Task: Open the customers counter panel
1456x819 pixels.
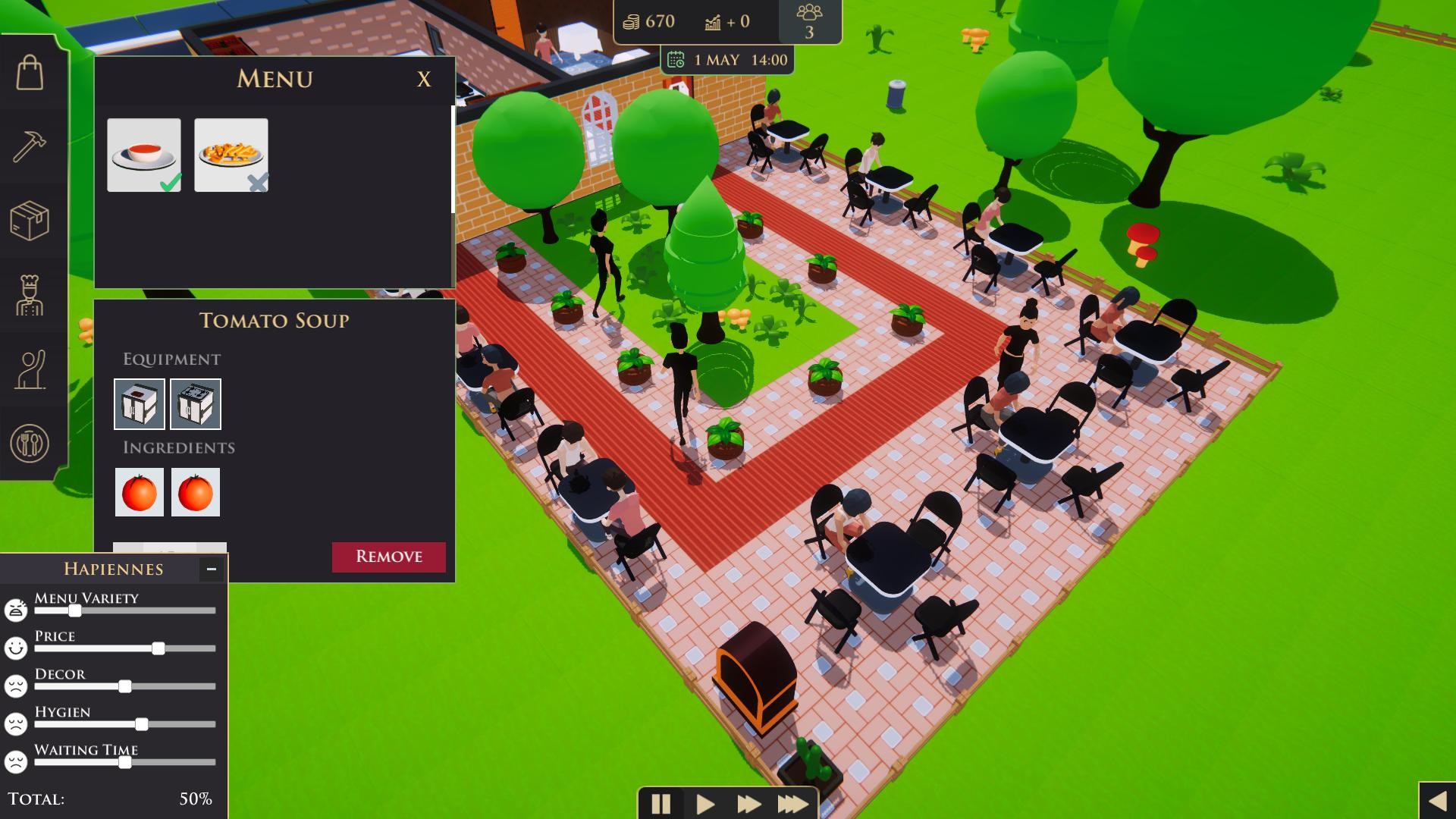Action: (810, 20)
